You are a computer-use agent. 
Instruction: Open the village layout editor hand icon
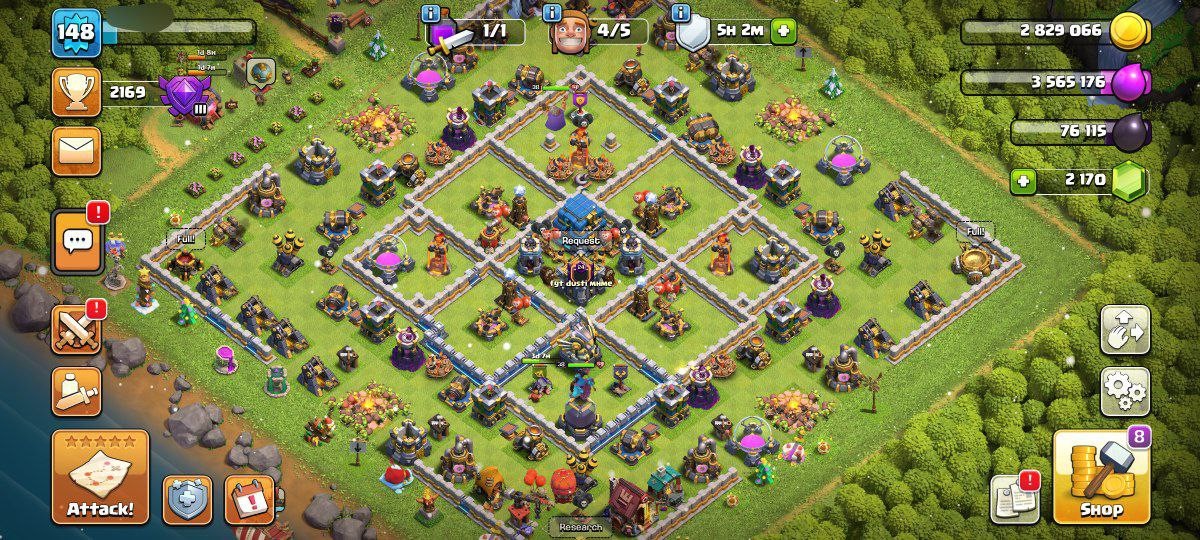[x=1125, y=330]
